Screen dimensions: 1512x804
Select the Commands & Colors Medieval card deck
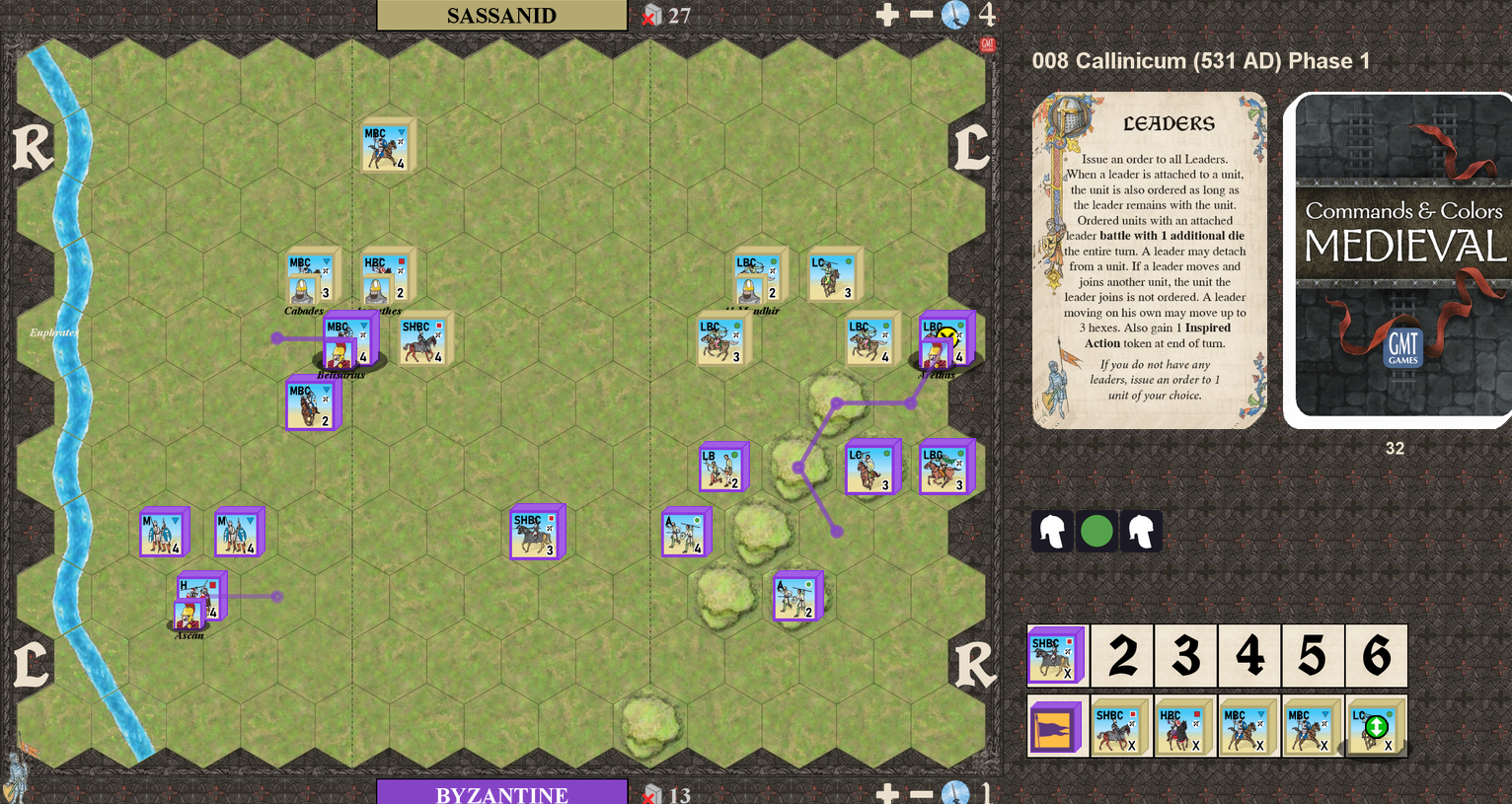click(1401, 260)
